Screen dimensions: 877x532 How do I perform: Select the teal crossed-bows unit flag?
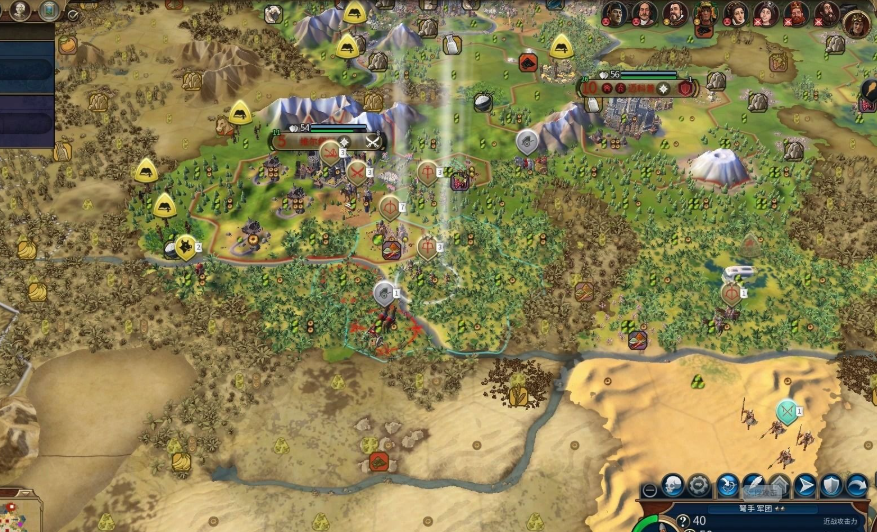pyautogui.click(x=787, y=411)
